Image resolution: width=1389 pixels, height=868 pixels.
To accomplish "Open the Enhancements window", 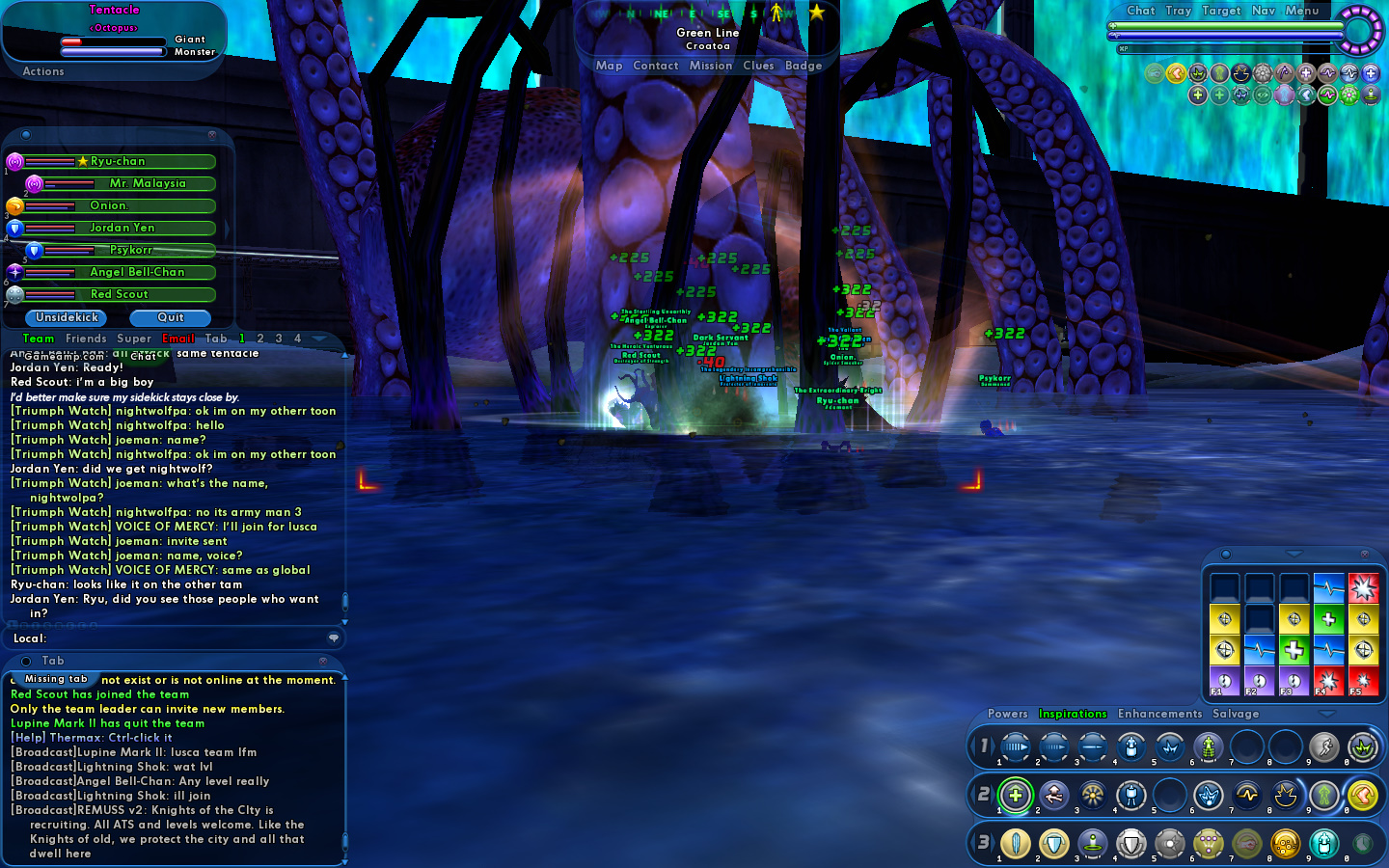I will pos(1159,714).
